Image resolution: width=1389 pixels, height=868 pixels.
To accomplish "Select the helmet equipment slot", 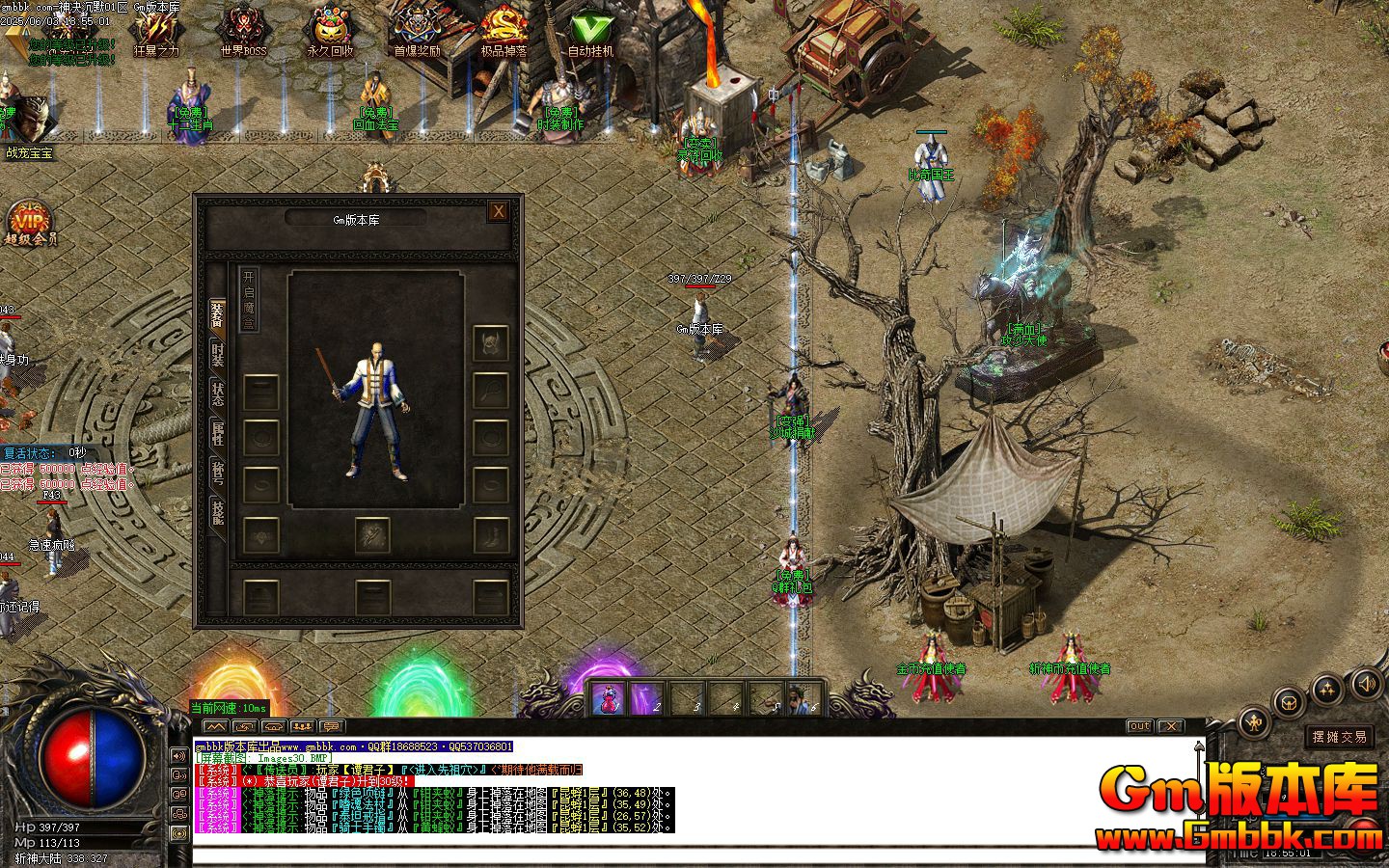I will coord(491,343).
